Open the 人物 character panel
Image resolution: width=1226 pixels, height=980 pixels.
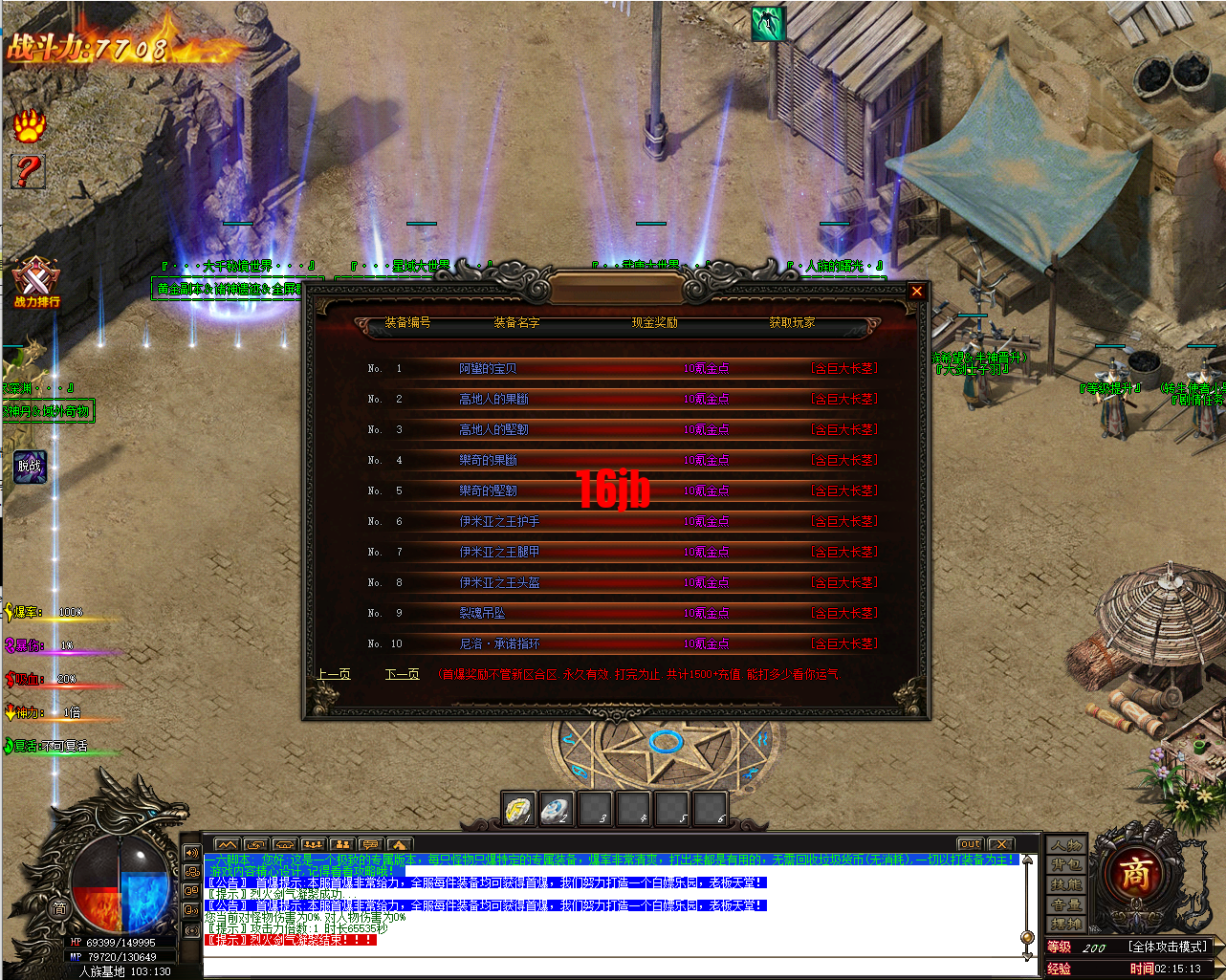coord(1066,845)
